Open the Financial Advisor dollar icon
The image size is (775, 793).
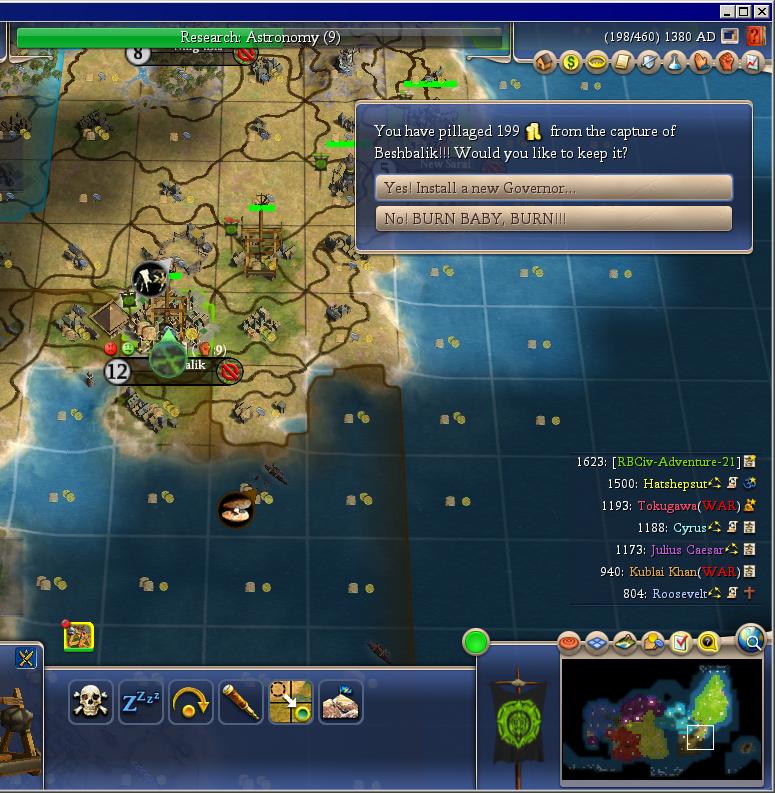[x=571, y=62]
